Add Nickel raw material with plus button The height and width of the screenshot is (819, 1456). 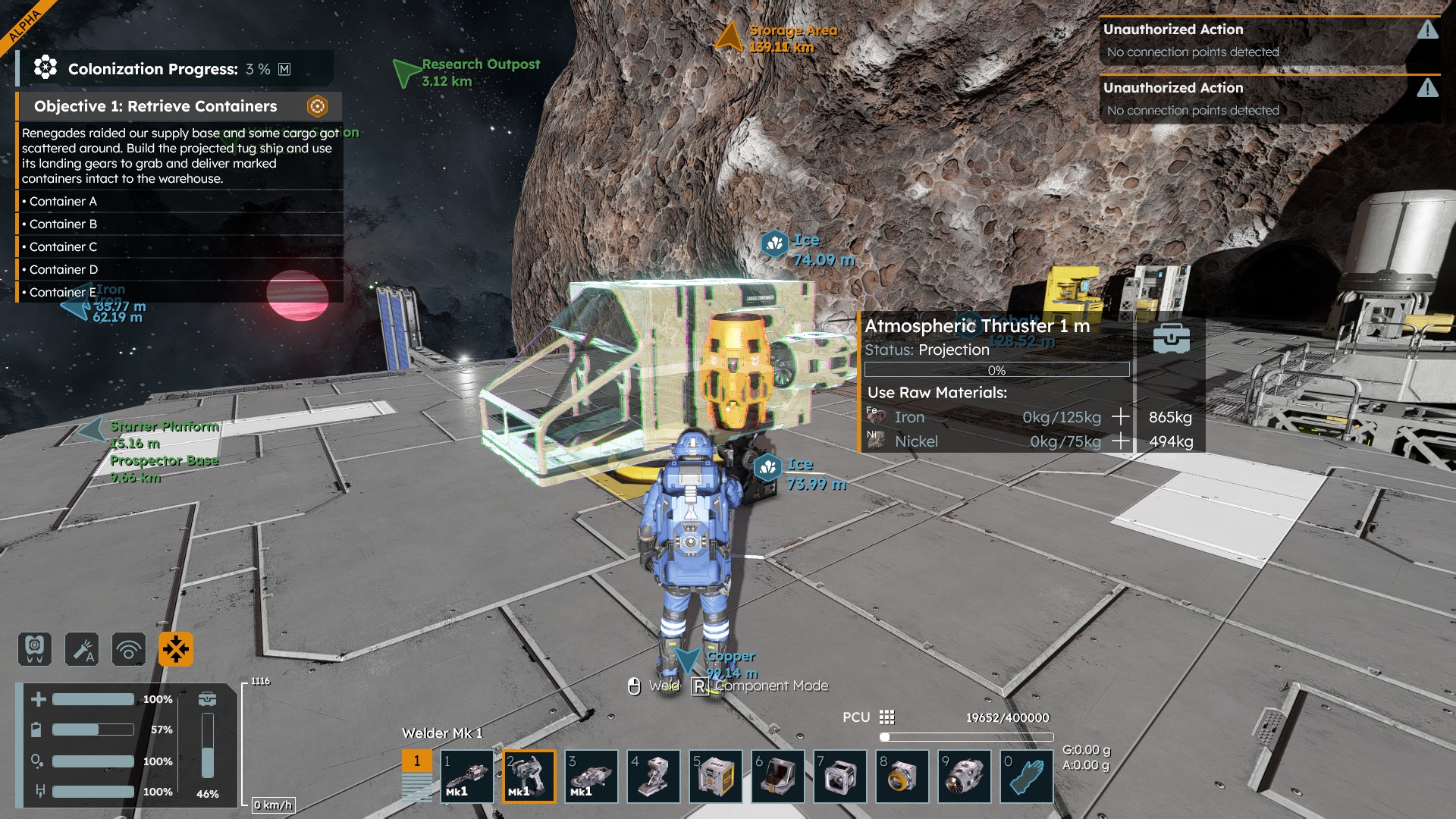(1120, 441)
